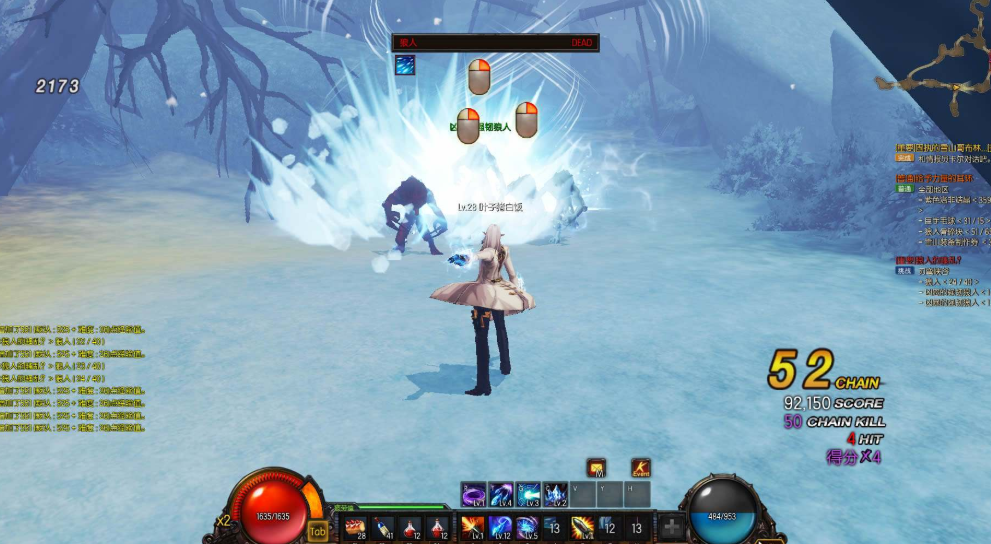Cast the ice crystal Lv.2 skill
The height and width of the screenshot is (544, 991).
(555, 494)
